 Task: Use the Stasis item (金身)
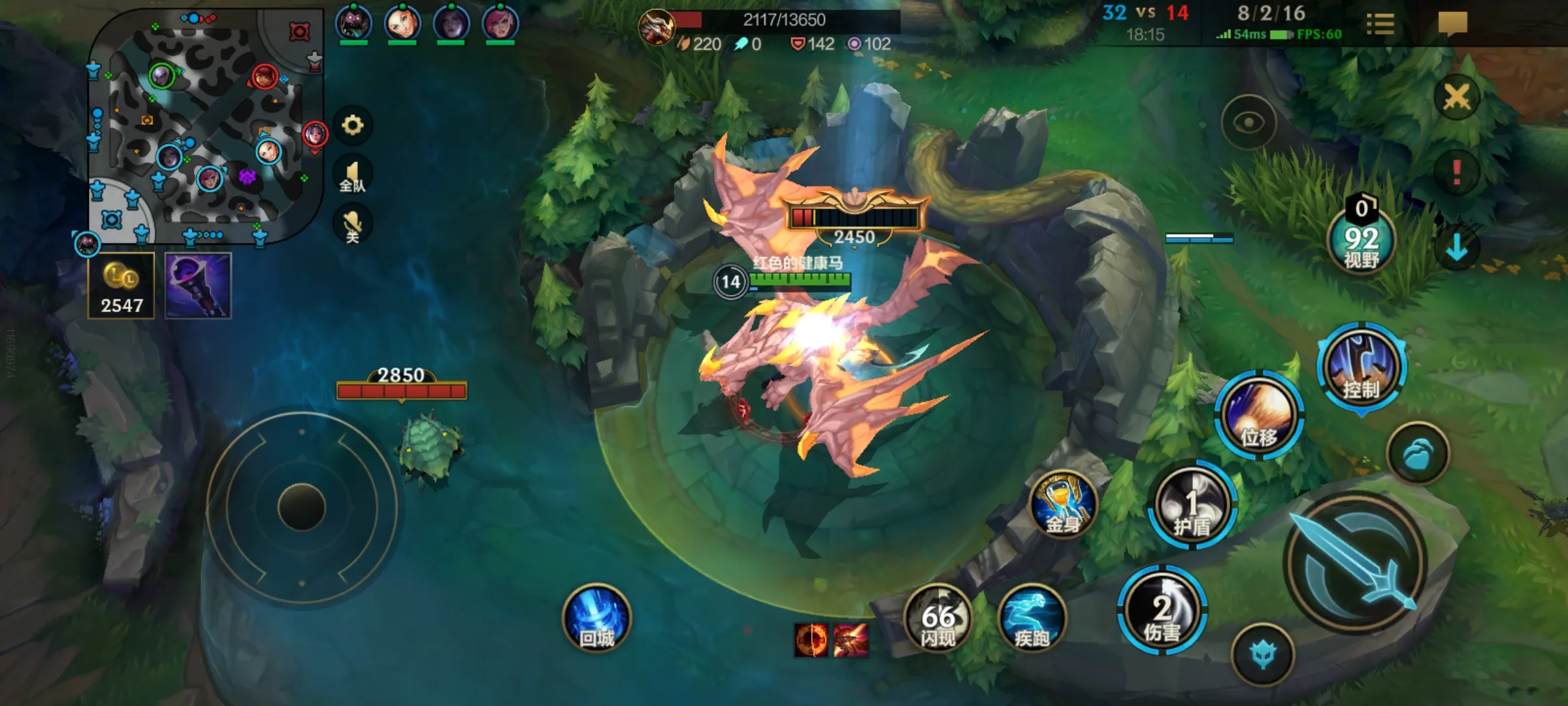1063,505
